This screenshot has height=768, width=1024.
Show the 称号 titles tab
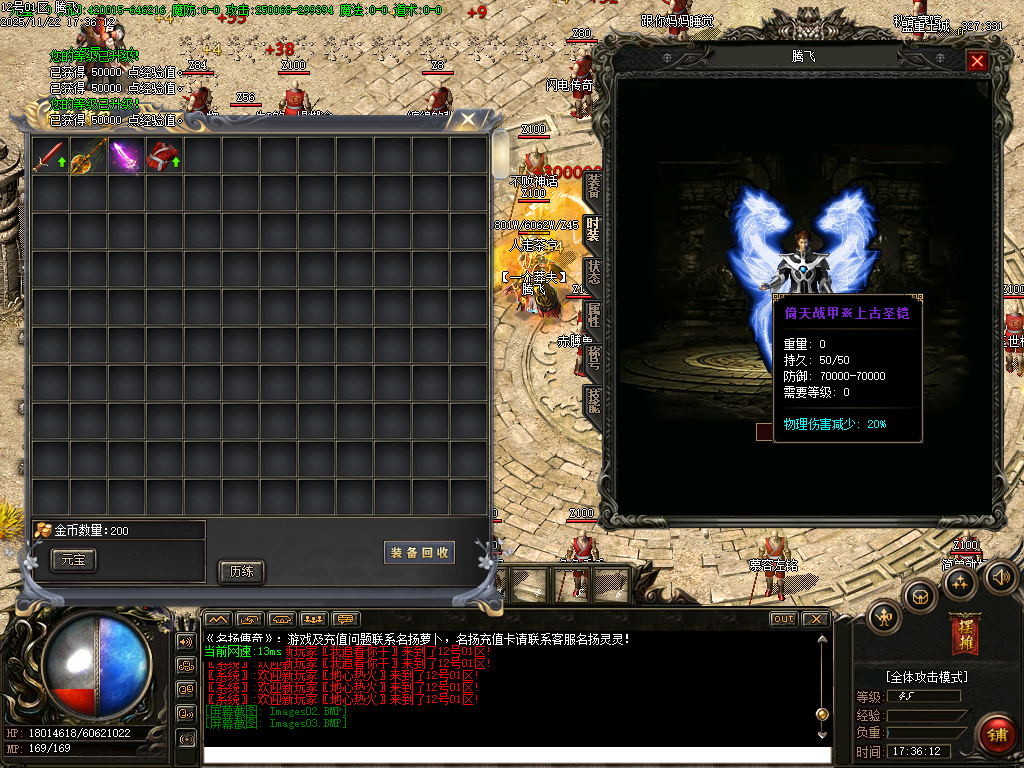(x=594, y=357)
